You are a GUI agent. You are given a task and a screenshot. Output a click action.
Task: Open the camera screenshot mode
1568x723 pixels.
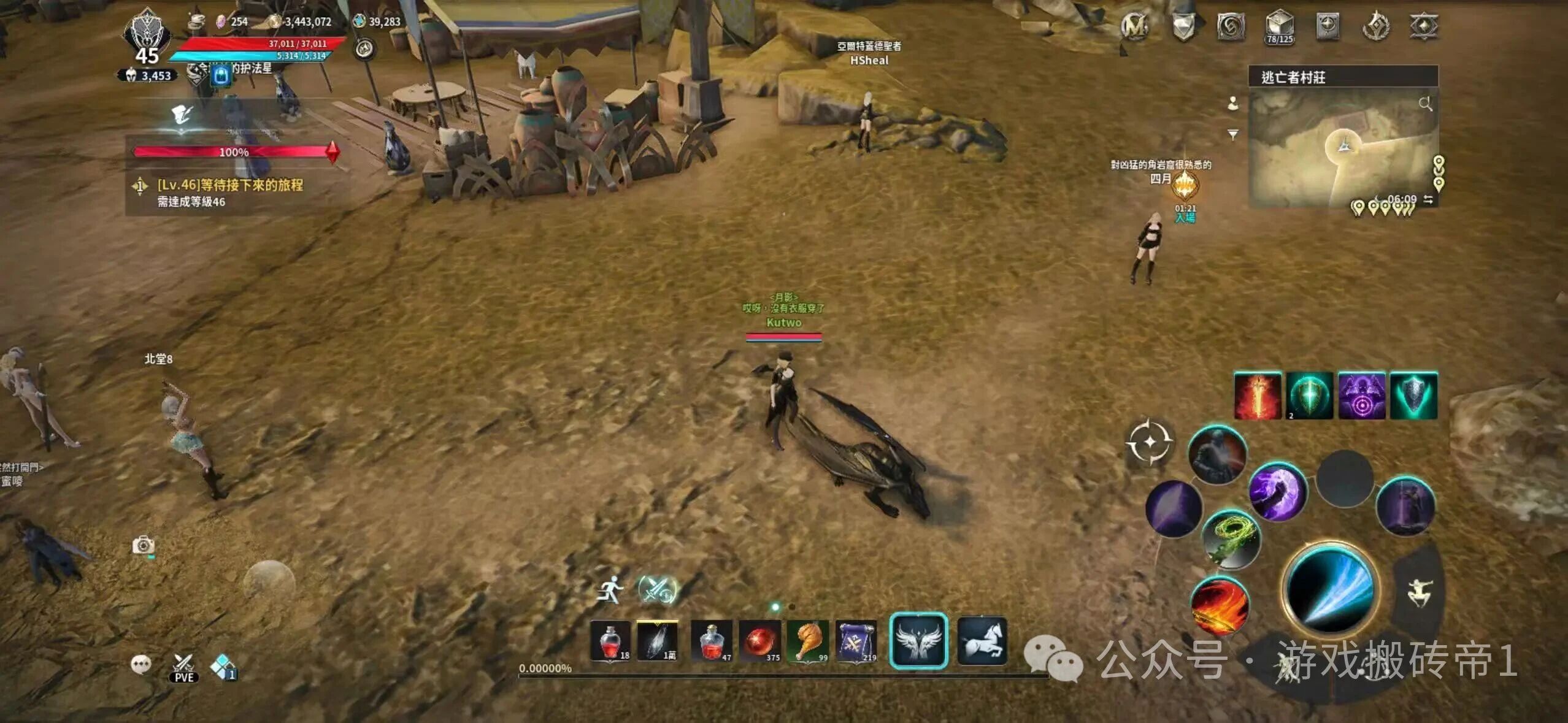click(x=144, y=545)
